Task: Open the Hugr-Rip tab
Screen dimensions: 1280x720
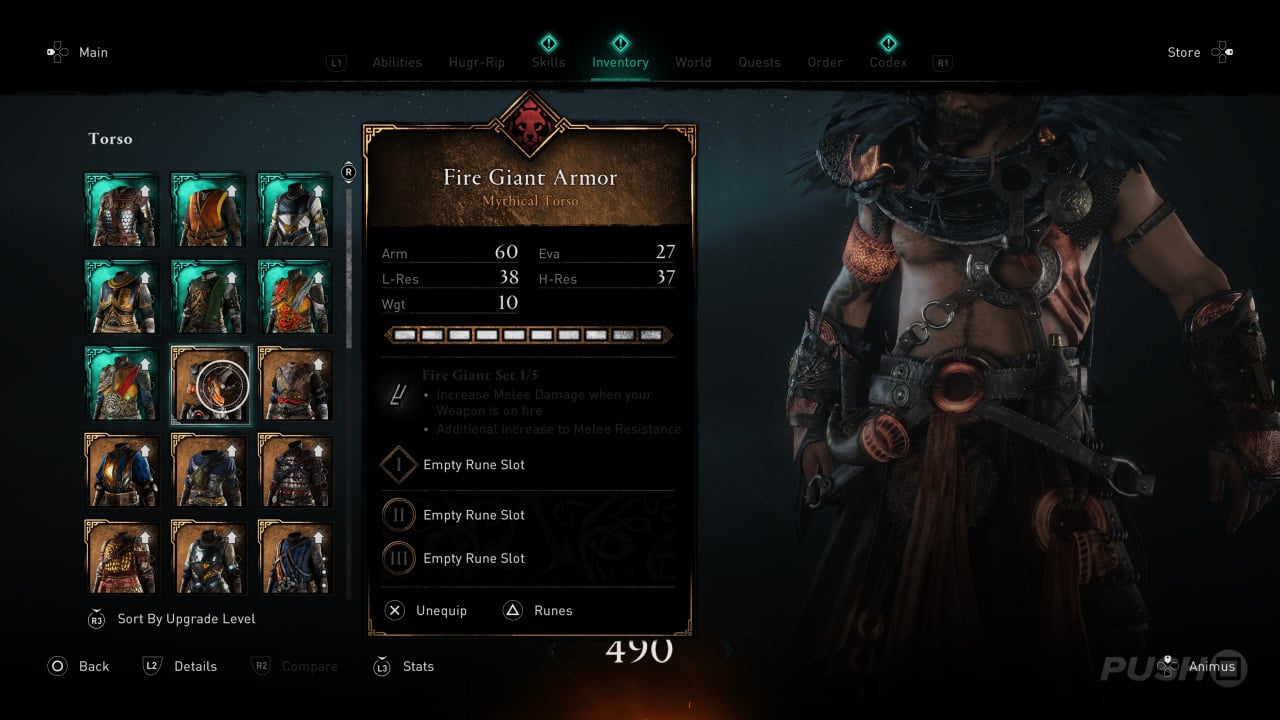Action: pyautogui.click(x=475, y=62)
